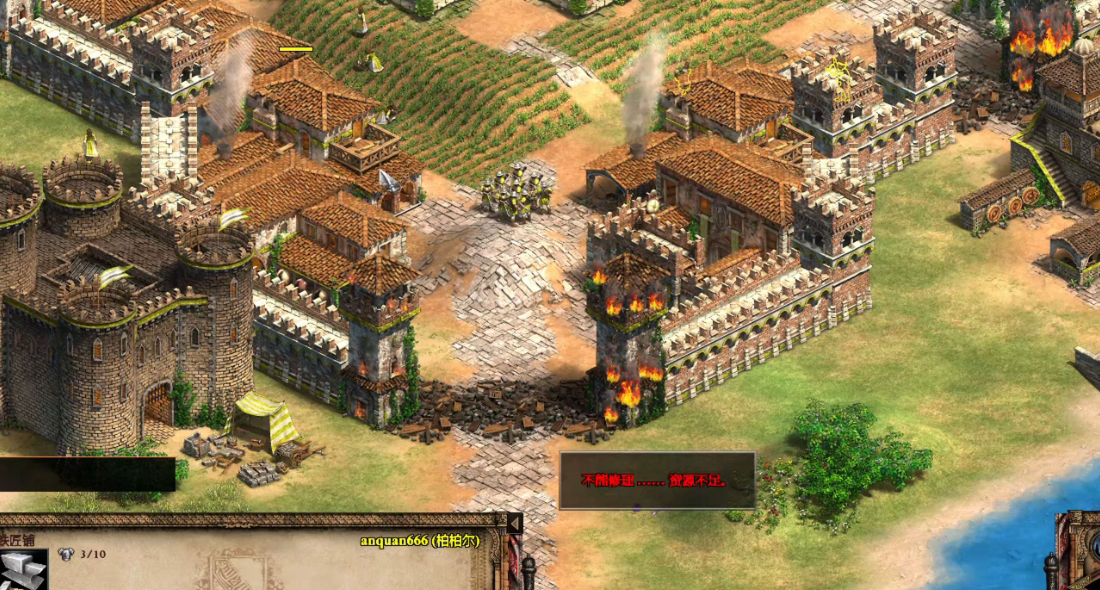Collapse the info panel with the arrow button

coord(514,523)
